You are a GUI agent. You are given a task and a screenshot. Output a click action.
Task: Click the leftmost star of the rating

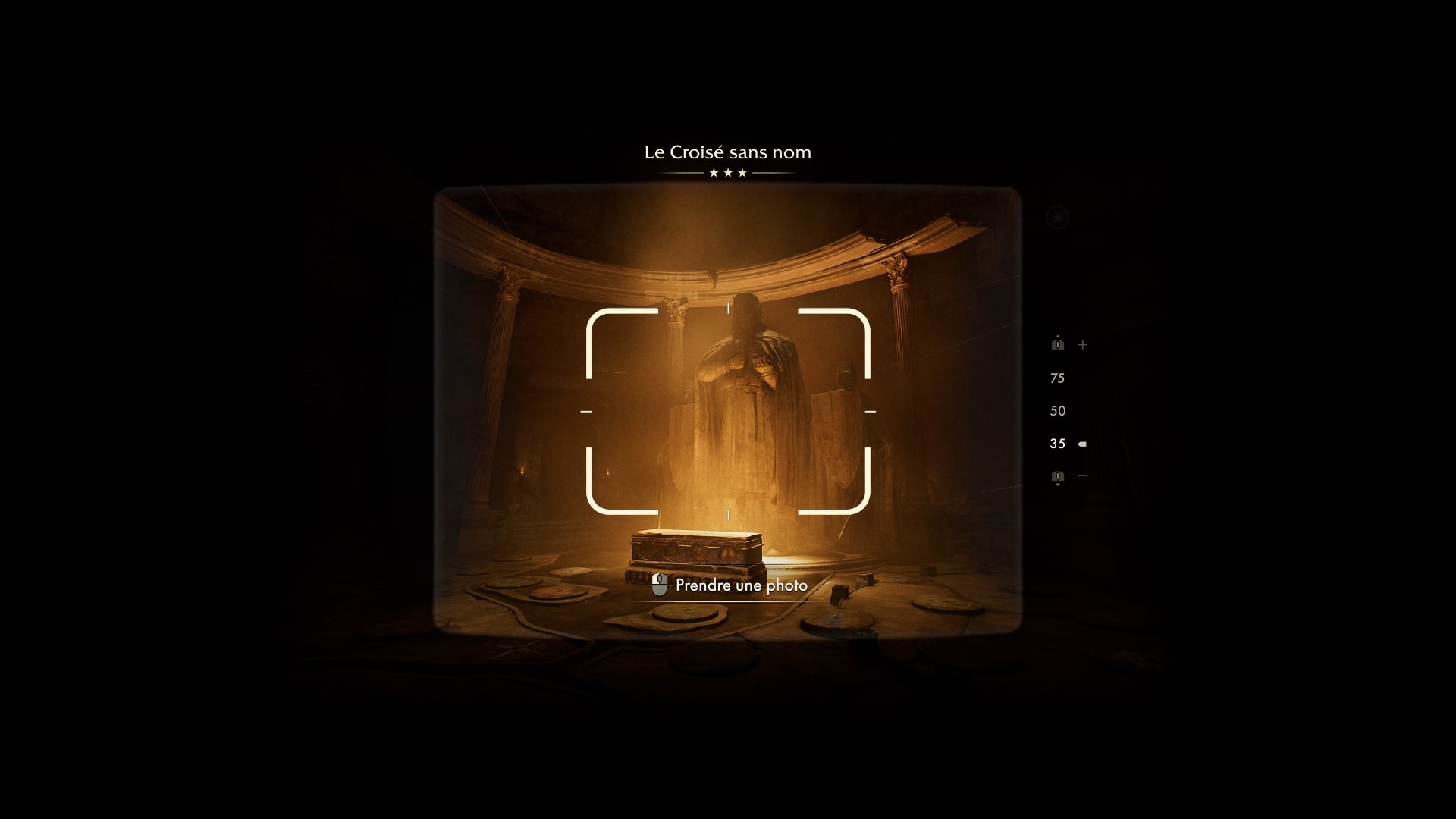pos(713,173)
